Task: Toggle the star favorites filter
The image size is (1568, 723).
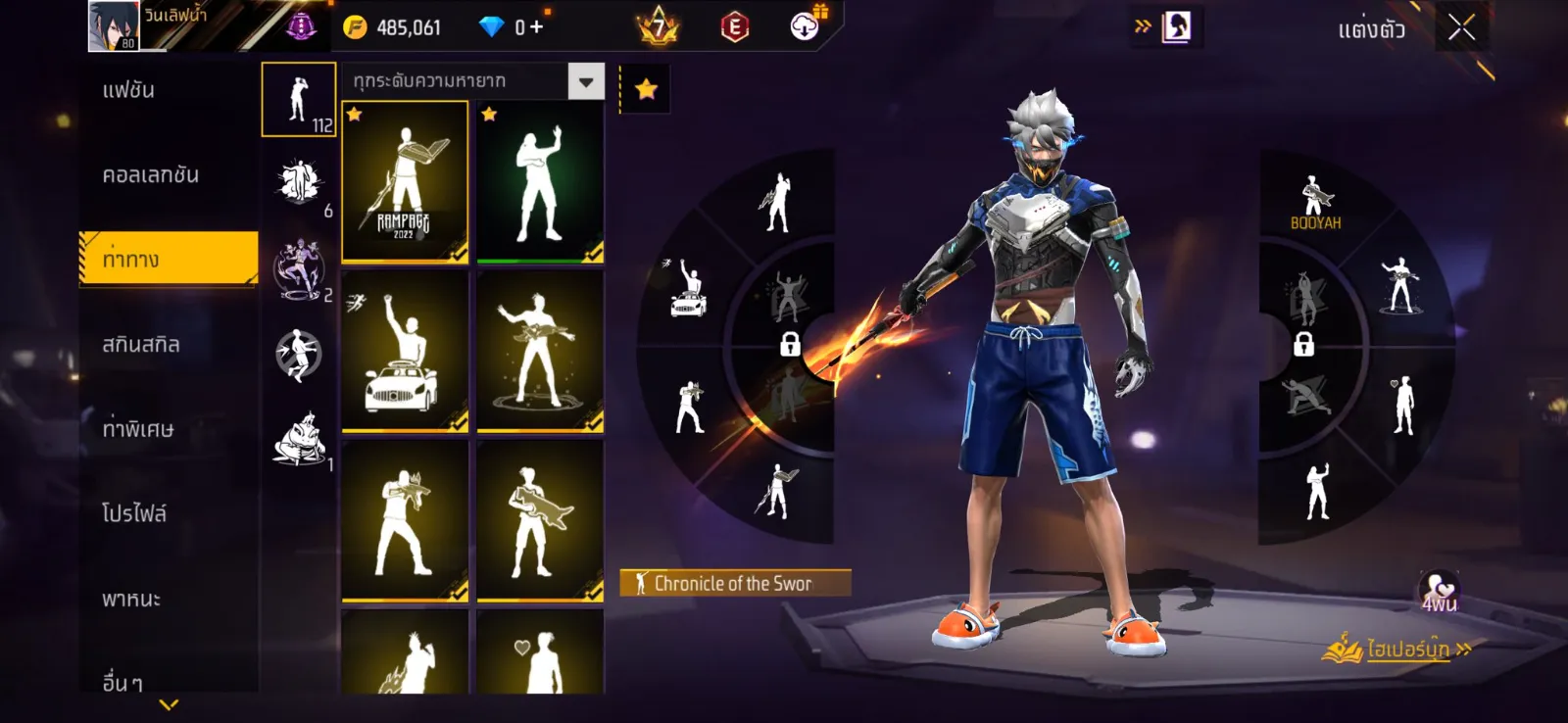Action: tap(646, 90)
